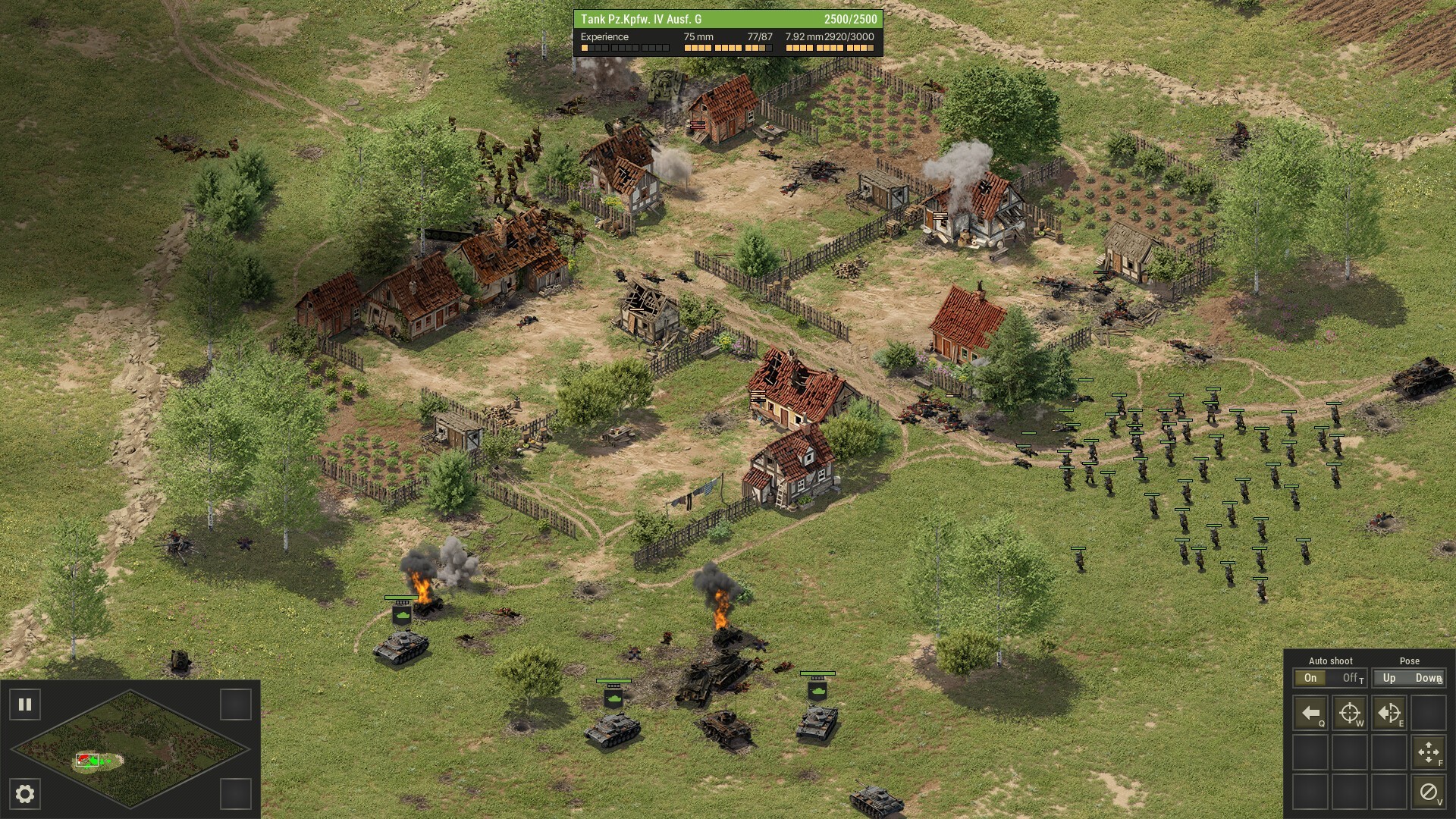Click the diamond-shaped minimap
The height and width of the screenshot is (819, 1456).
130,748
